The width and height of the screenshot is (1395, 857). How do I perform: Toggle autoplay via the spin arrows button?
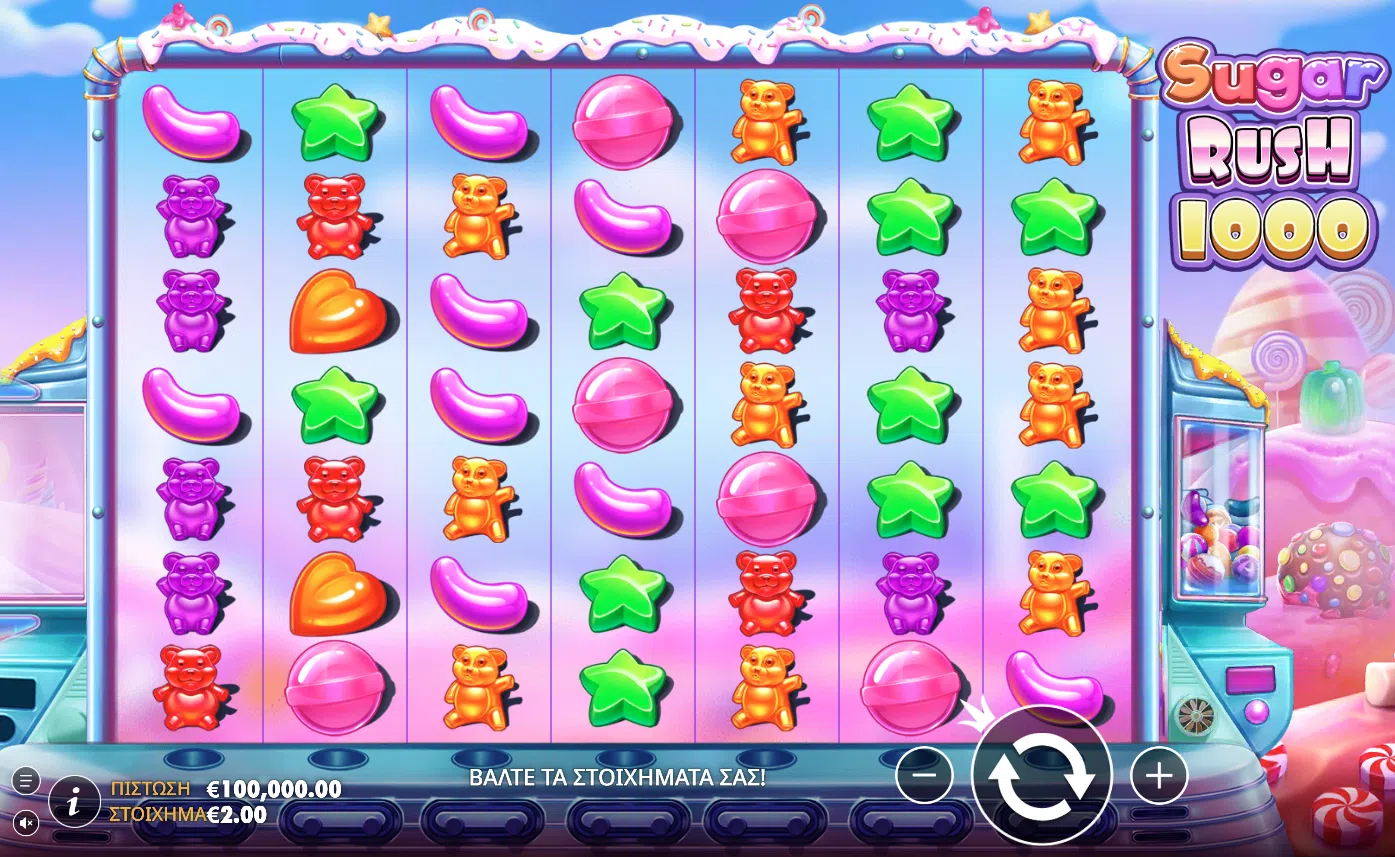pyautogui.click(x=1042, y=773)
